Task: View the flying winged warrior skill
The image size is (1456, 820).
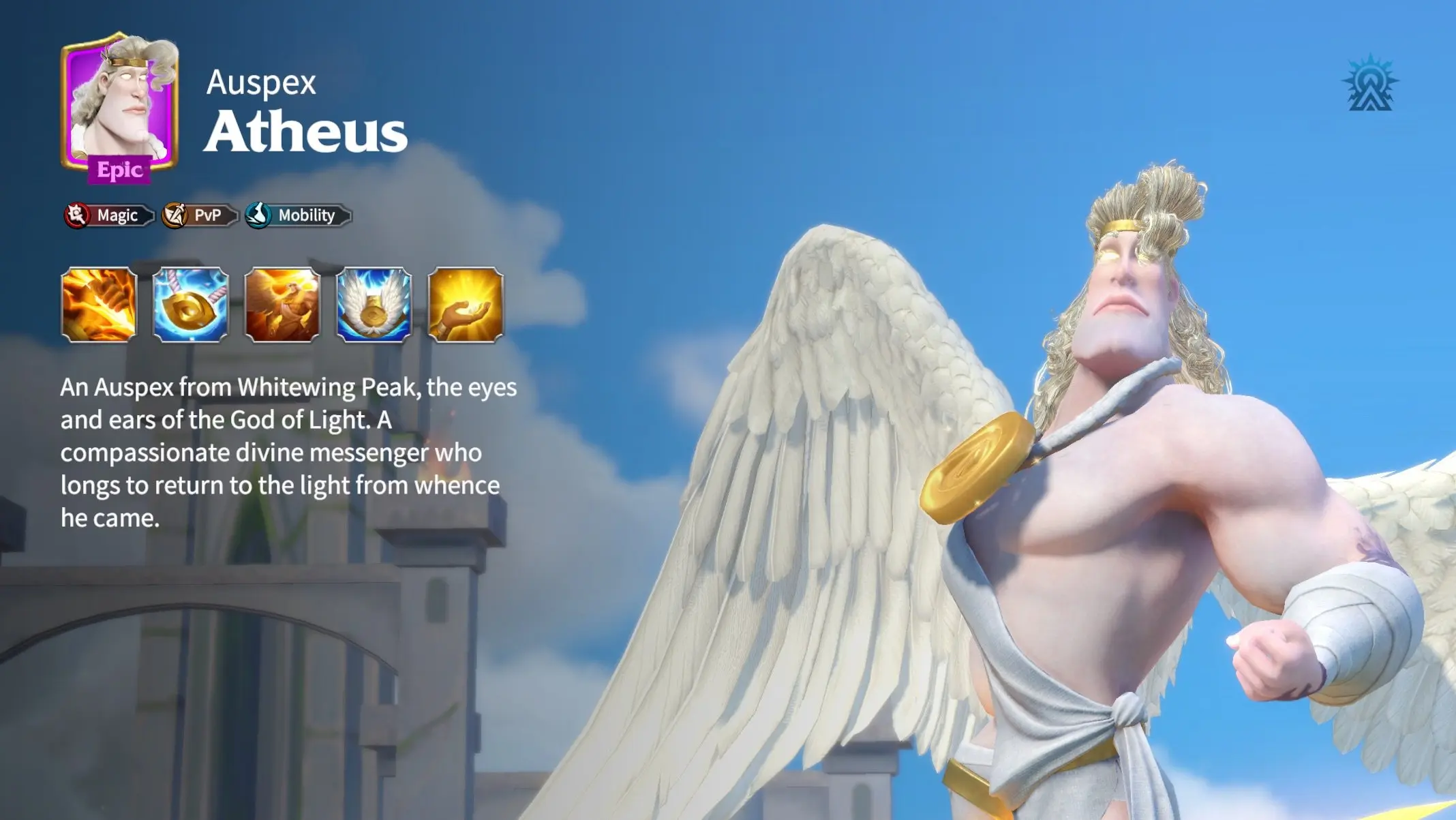Action: (x=282, y=304)
